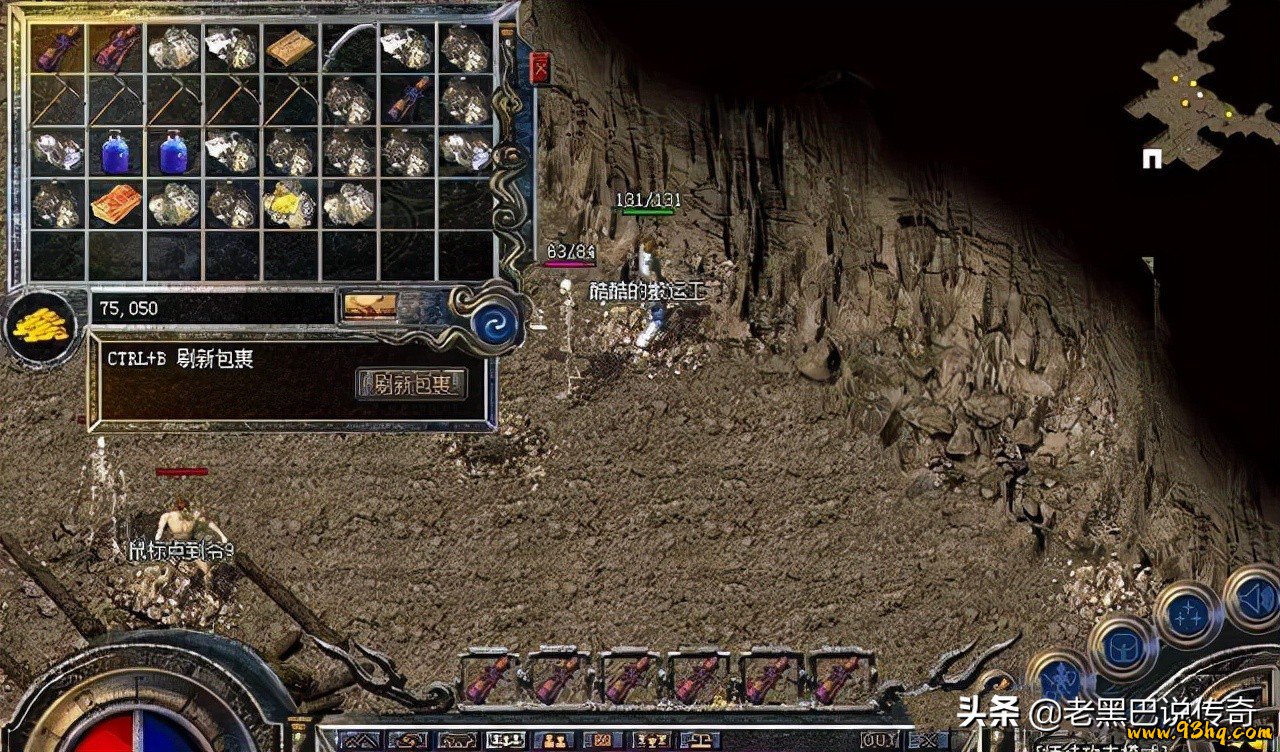Select the gold ore in the bag
The width and height of the screenshot is (1280, 752).
(x=290, y=203)
